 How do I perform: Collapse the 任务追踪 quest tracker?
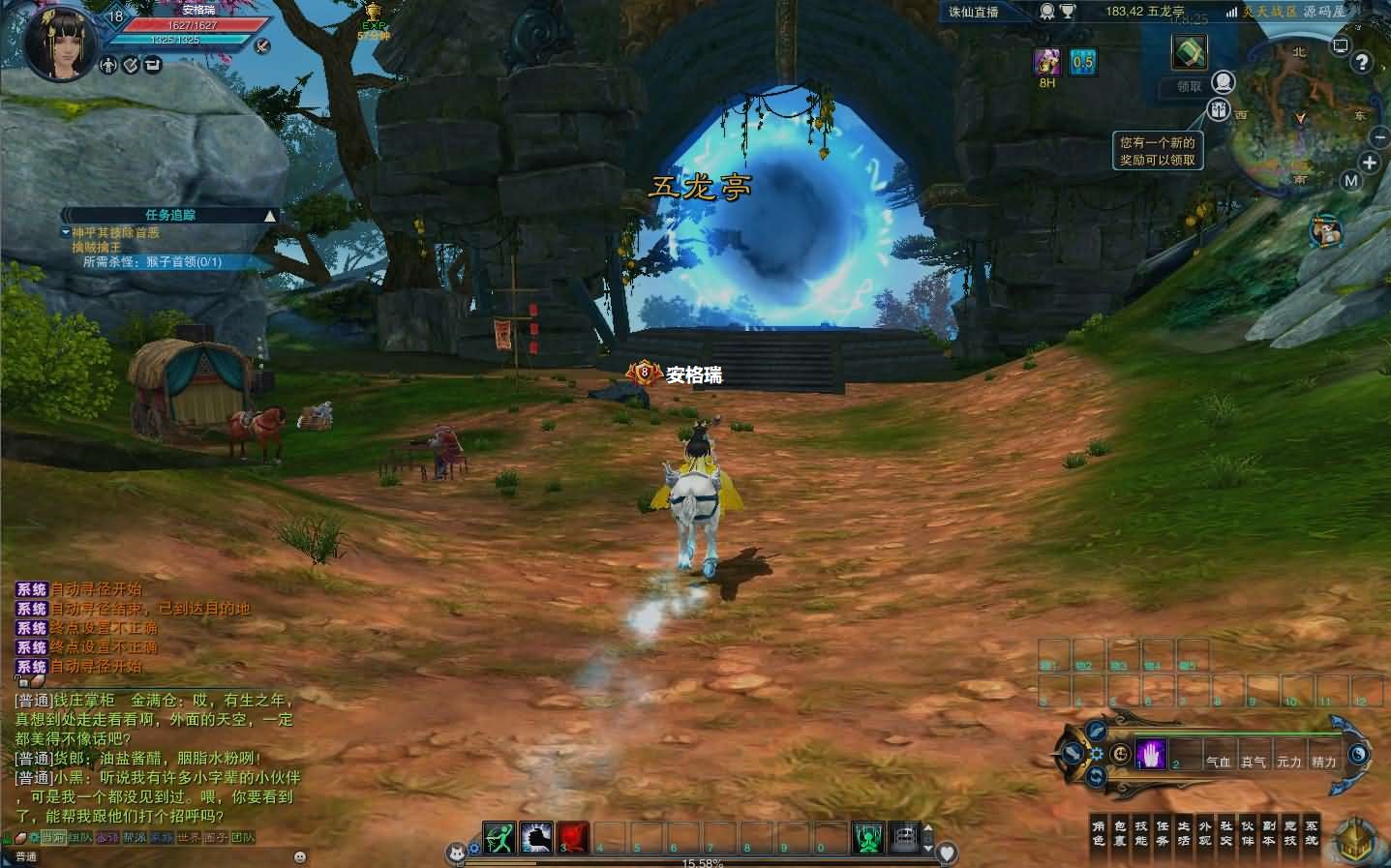[269, 215]
